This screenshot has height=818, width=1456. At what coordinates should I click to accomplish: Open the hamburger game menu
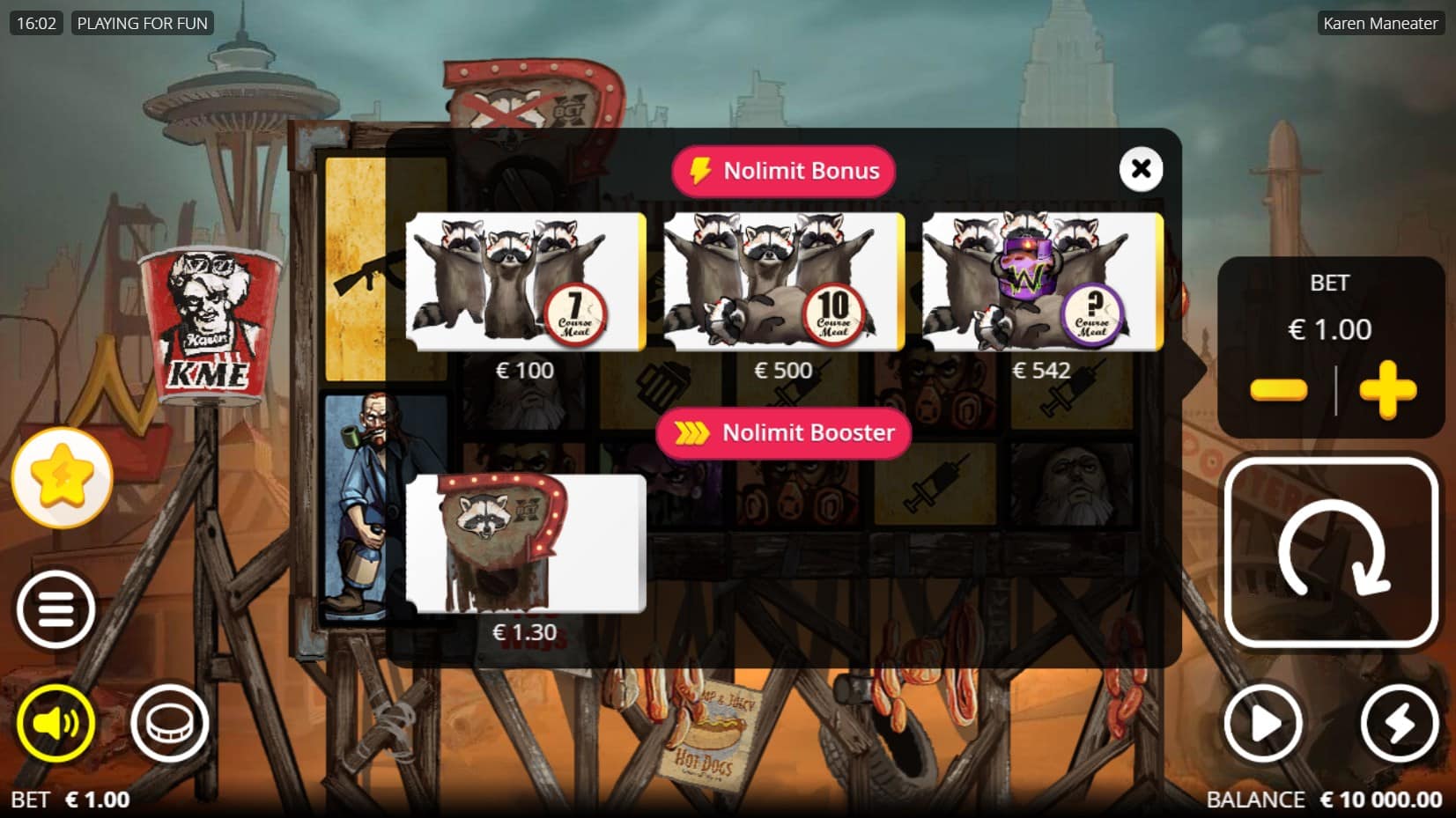(55, 609)
